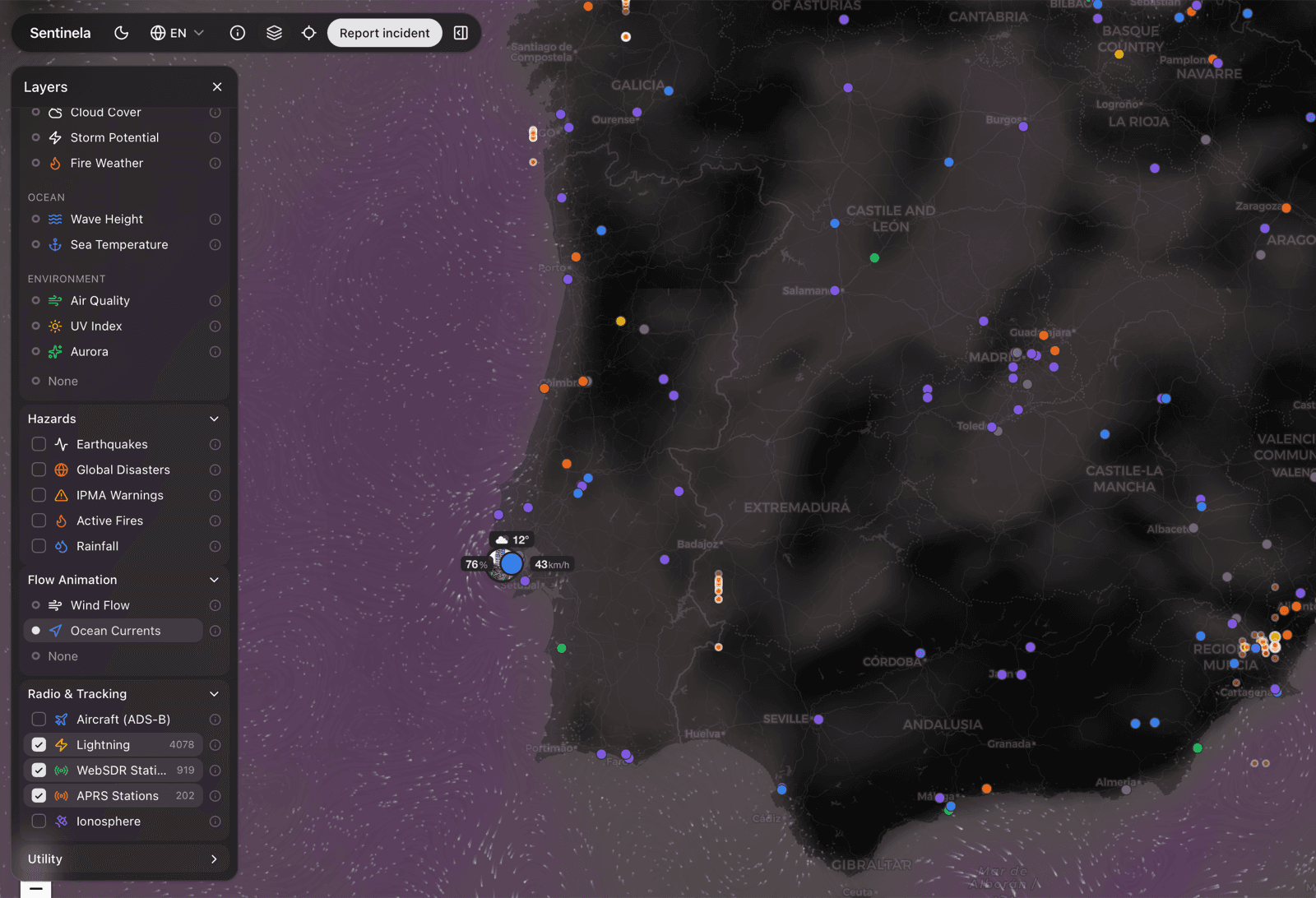
Task: Expand the Utility section
Action: (x=214, y=859)
